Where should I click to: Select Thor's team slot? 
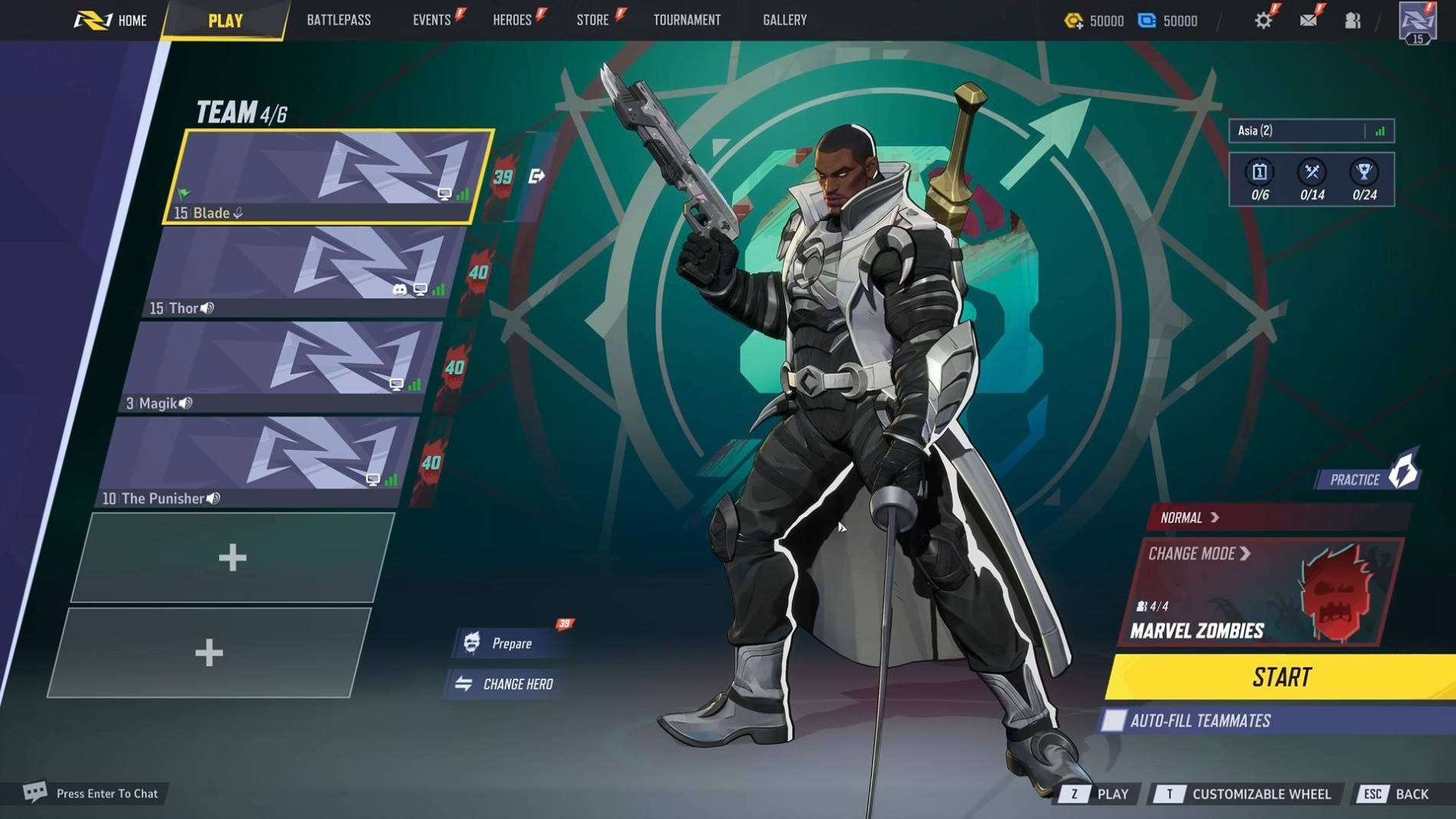(307, 272)
